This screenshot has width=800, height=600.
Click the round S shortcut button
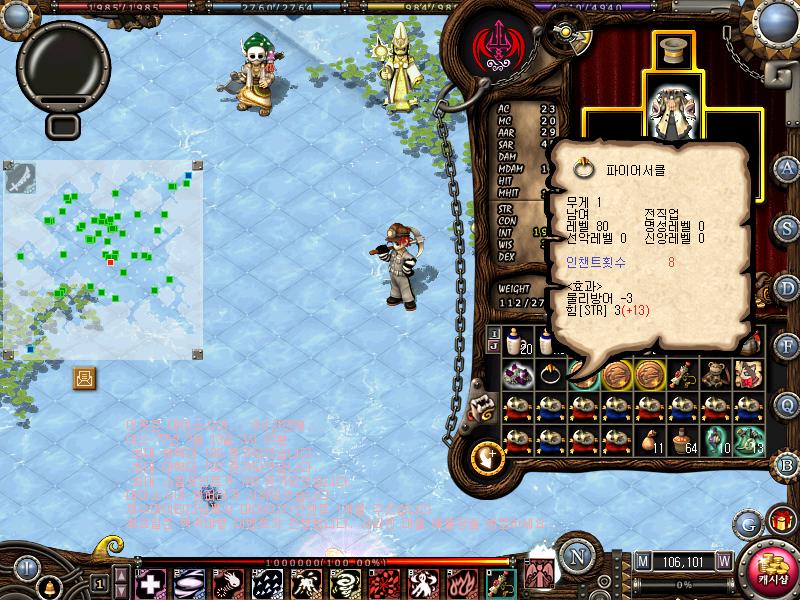tap(788, 227)
